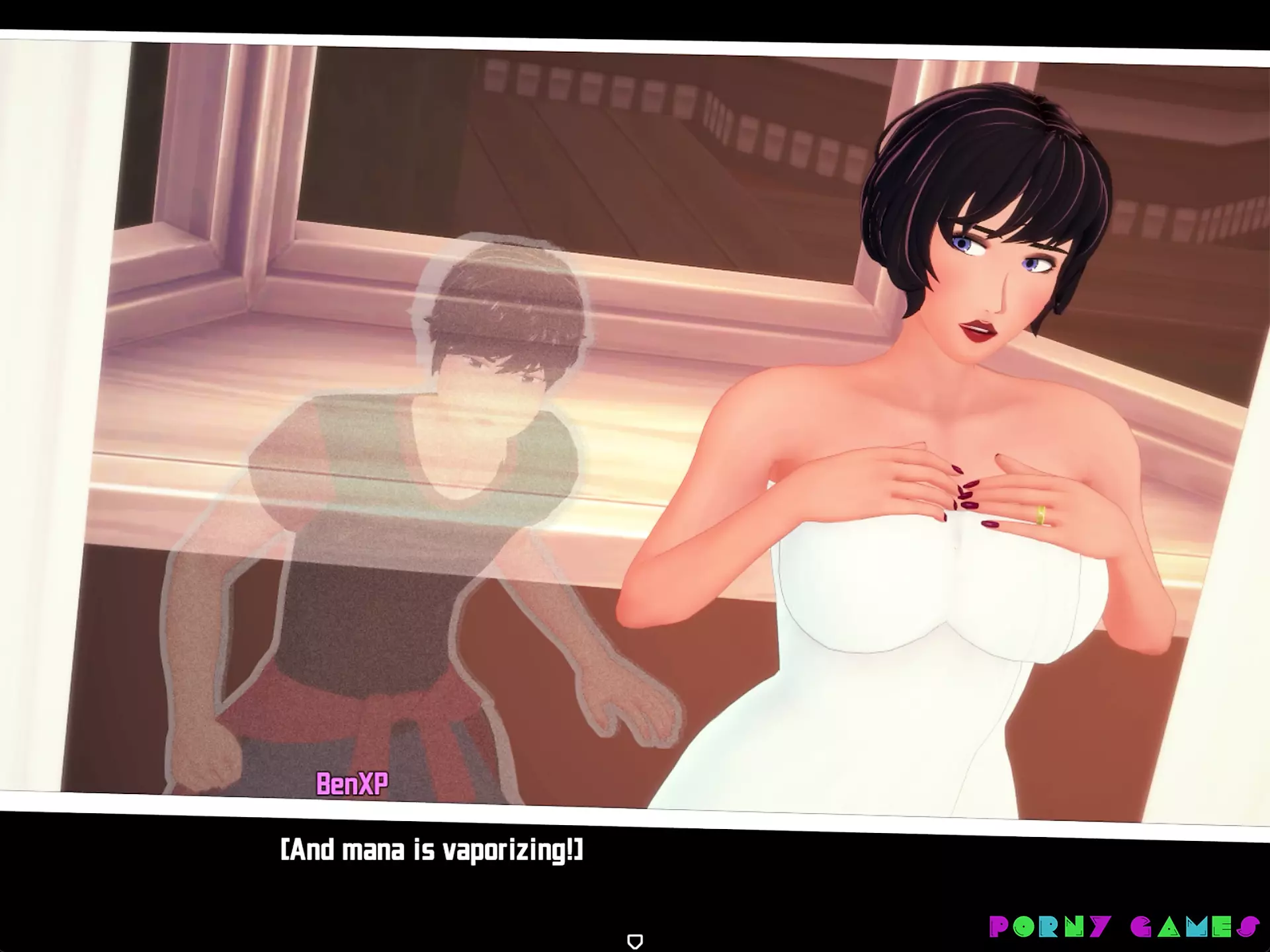
Task: Click the dialogue advance arrow indicator
Action: tap(635, 941)
